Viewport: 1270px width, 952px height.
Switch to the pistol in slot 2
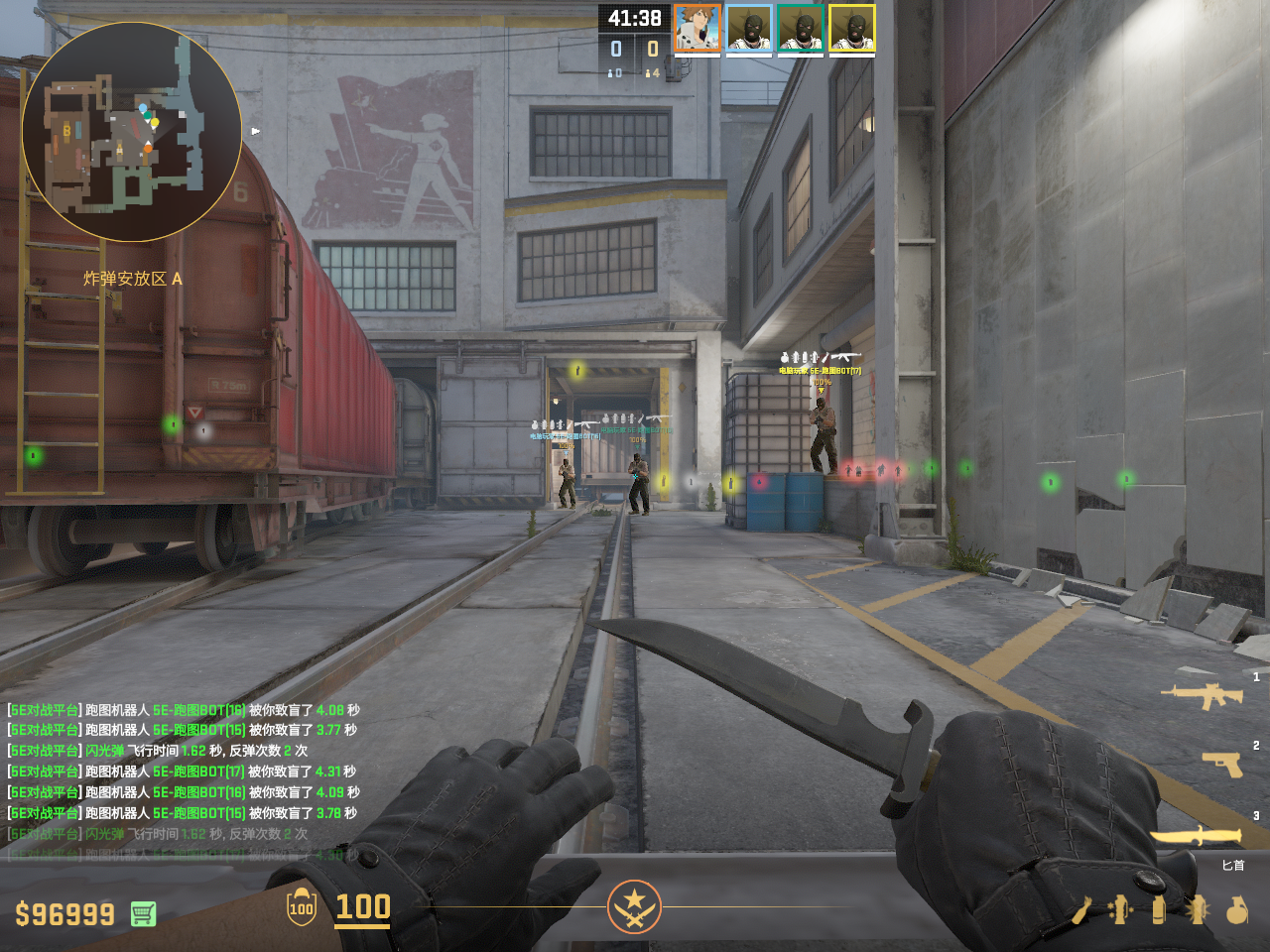coord(1221,764)
